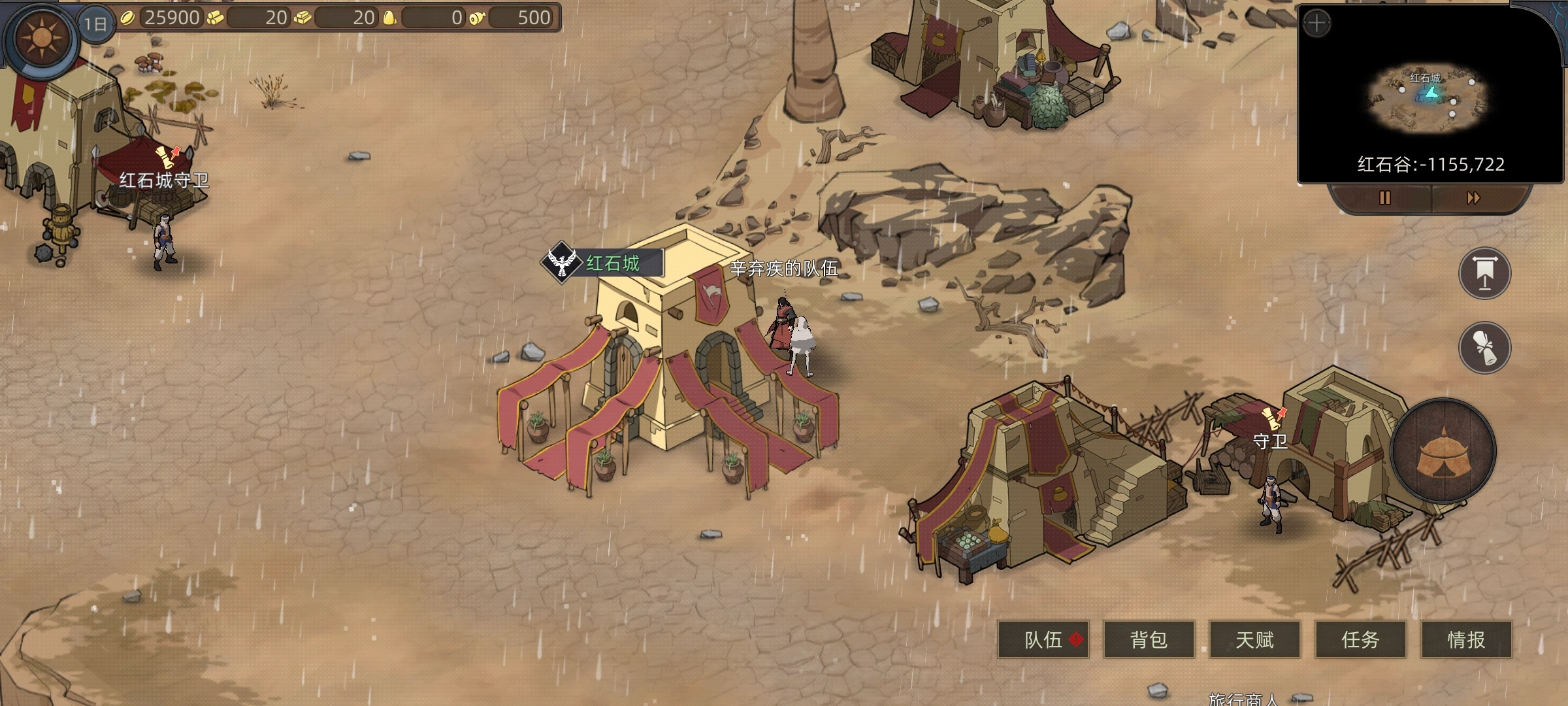The image size is (1568, 706).
Task: Pause time with the pause button
Action: [1384, 198]
